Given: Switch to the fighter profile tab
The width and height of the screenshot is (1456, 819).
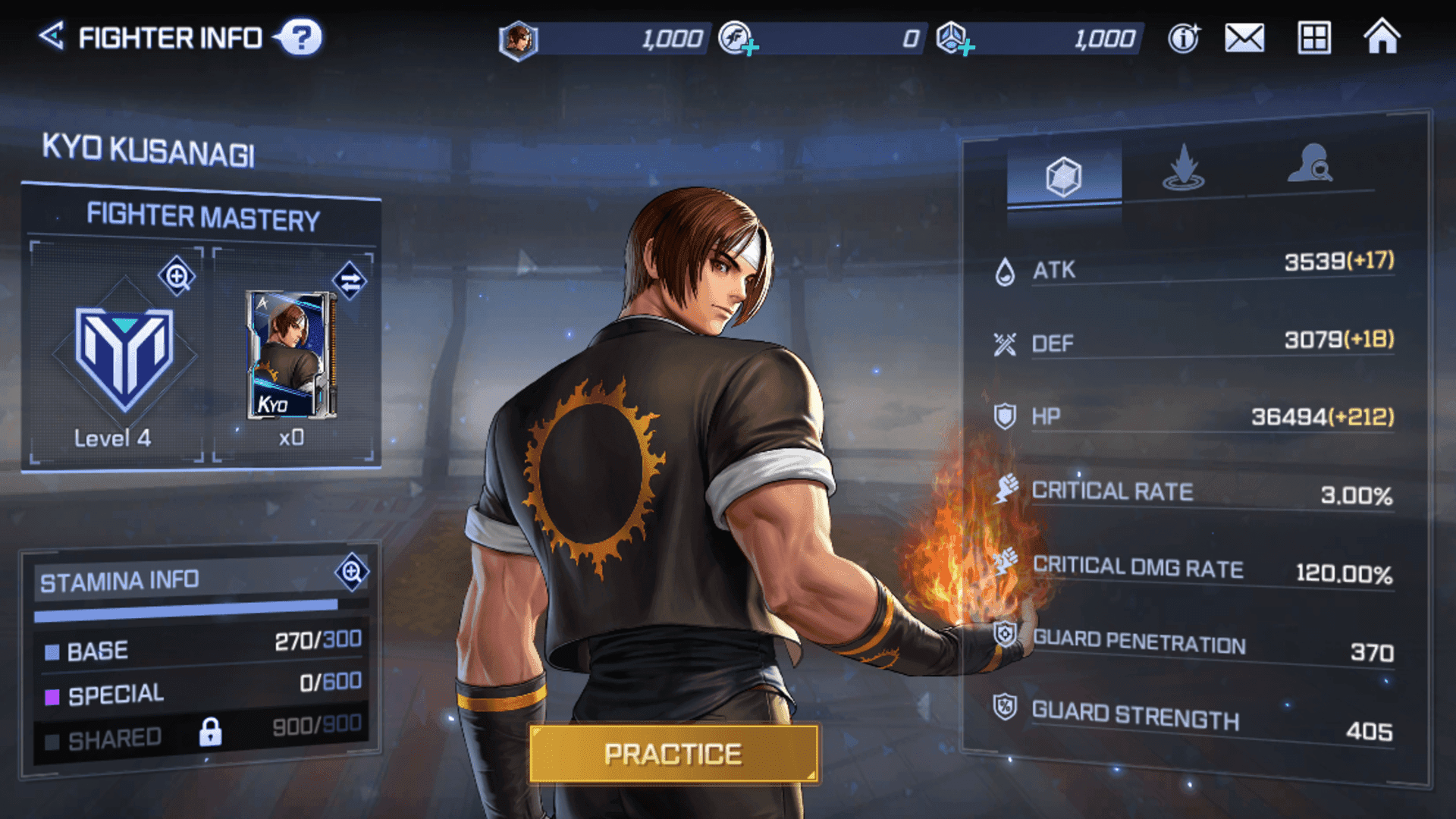Looking at the screenshot, I should 1310,165.
